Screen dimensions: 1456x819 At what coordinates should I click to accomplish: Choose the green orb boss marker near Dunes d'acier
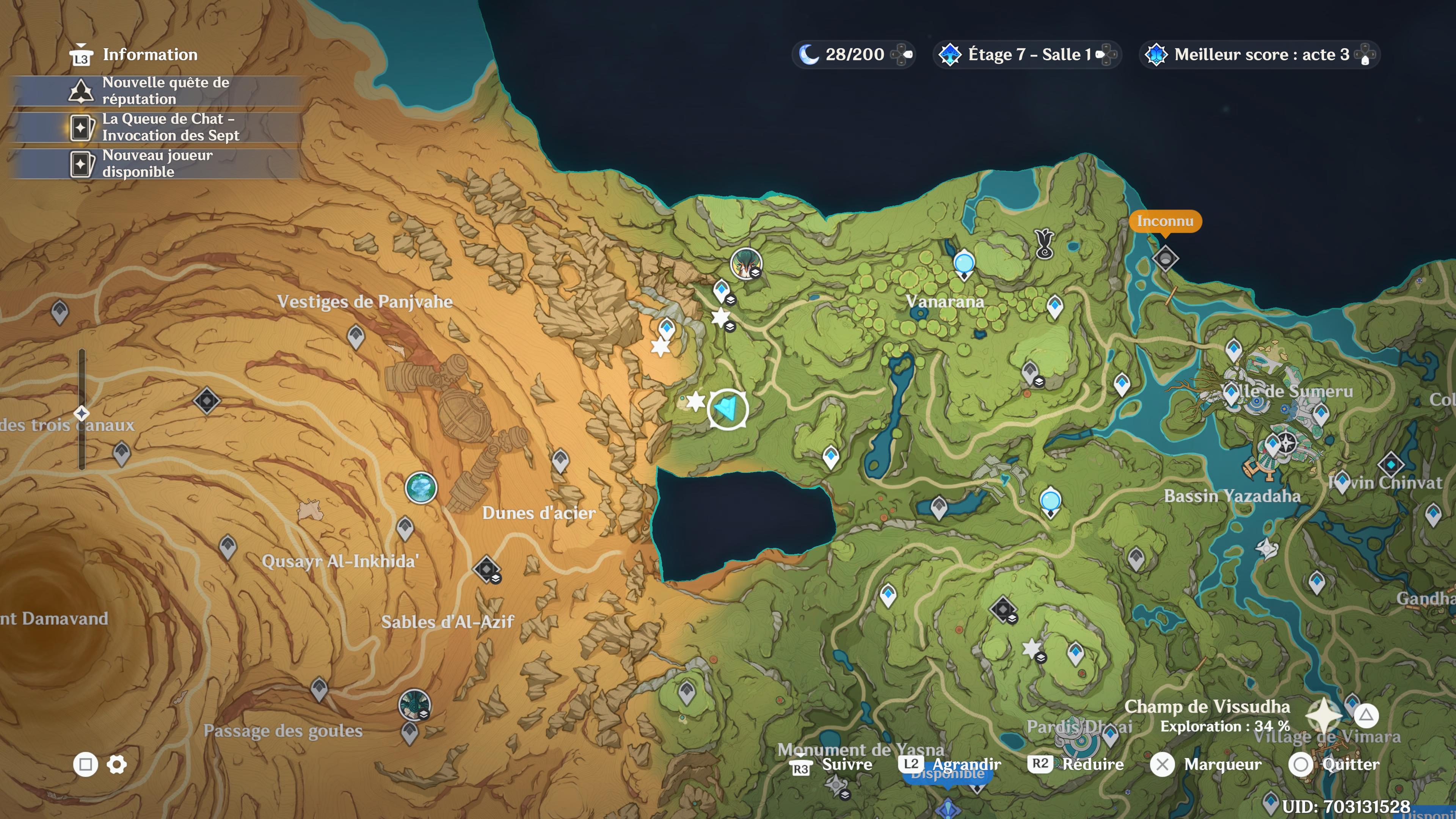pyautogui.click(x=421, y=487)
